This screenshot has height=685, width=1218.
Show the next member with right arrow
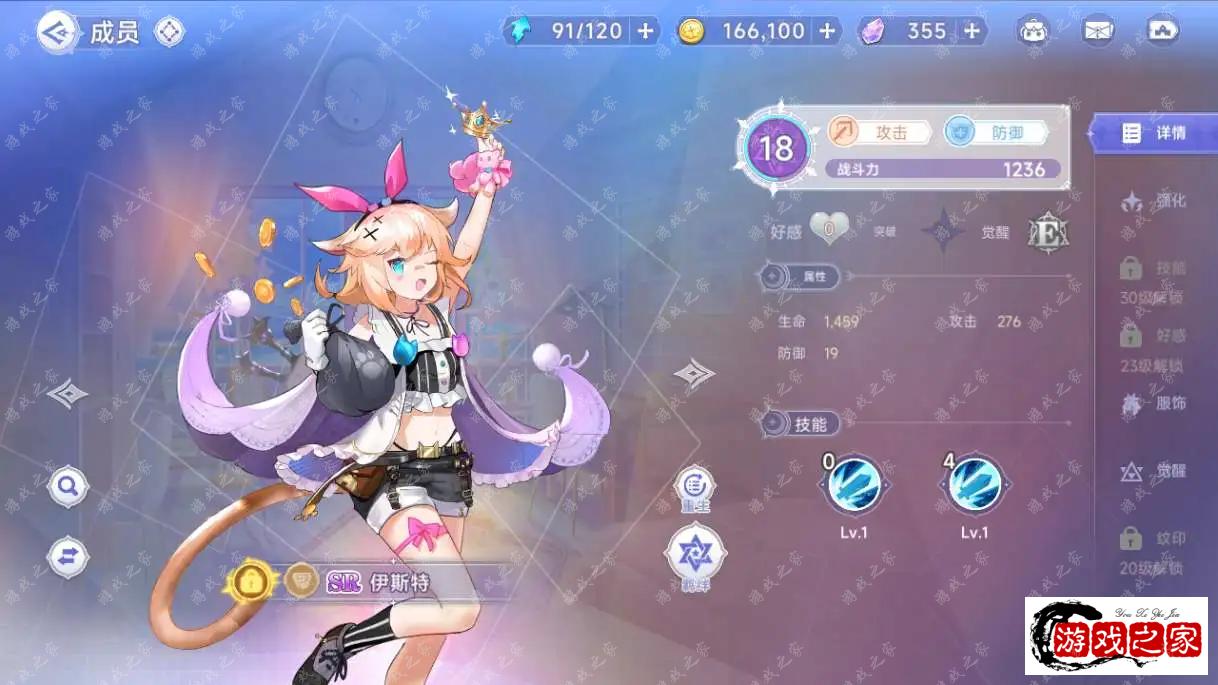[694, 374]
